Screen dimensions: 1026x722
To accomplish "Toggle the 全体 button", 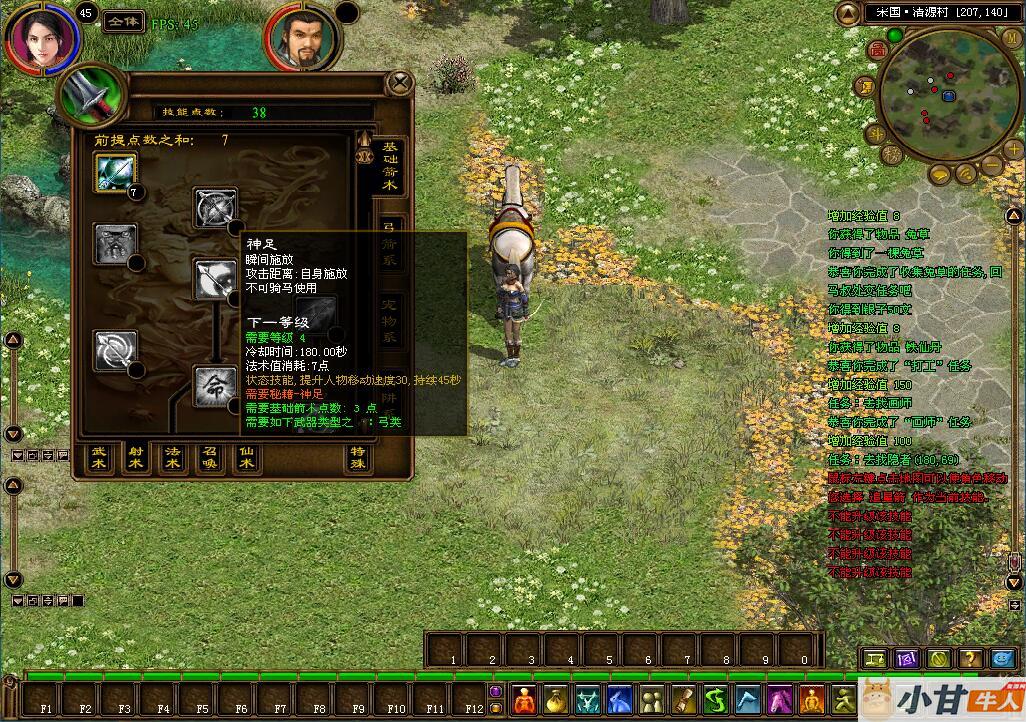I will point(122,21).
